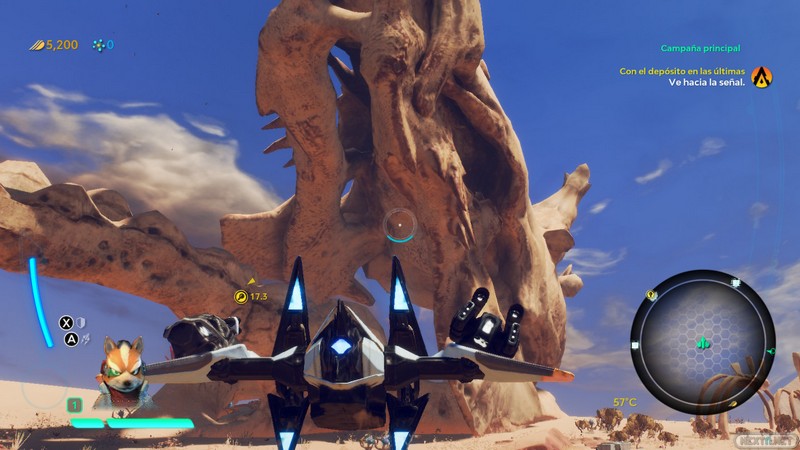800x450 pixels.
Task: Open the Campaña principal quest category
Action: 700,48
